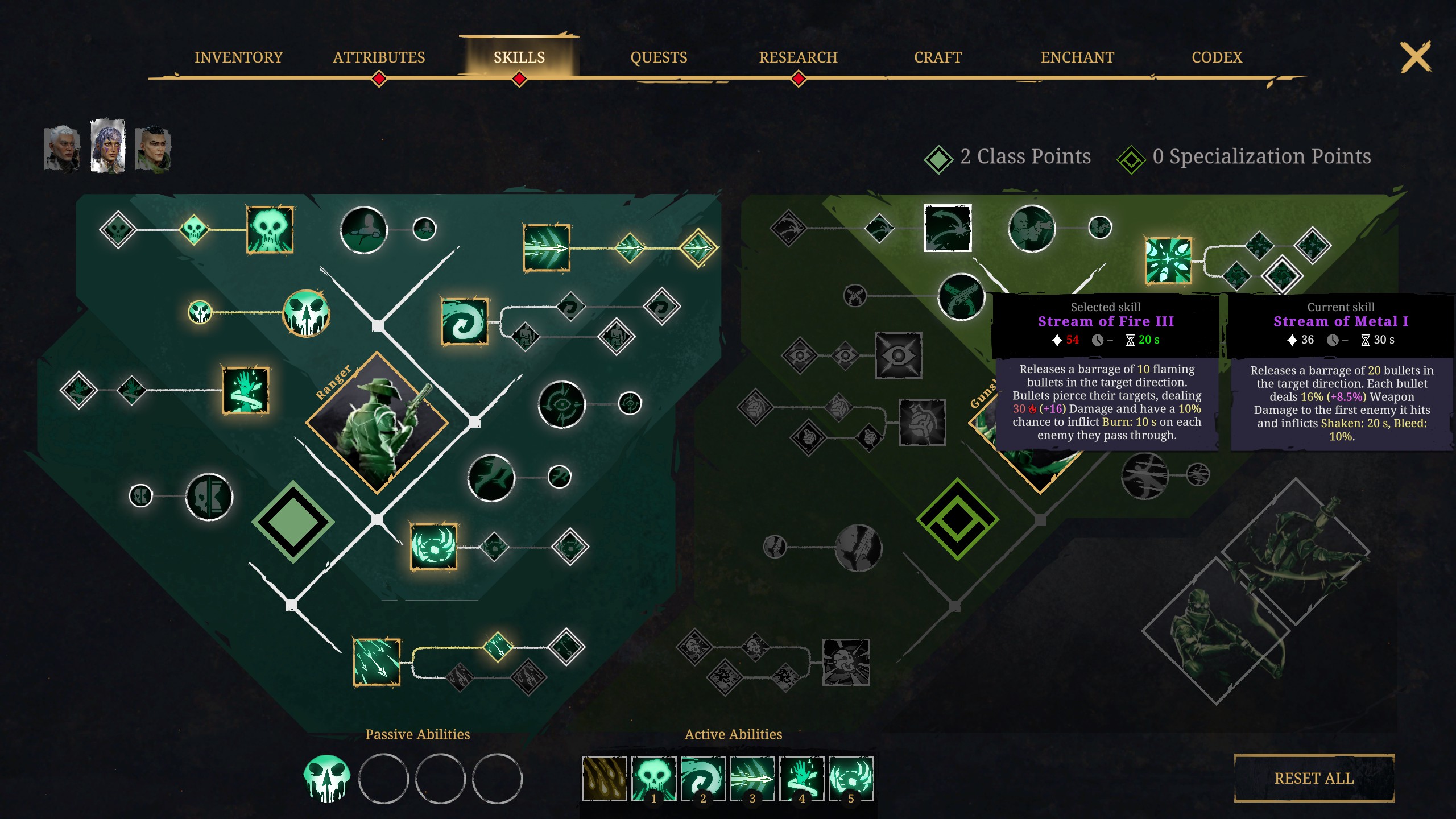Click the arrow skill in hotbar slot 3

(x=752, y=780)
